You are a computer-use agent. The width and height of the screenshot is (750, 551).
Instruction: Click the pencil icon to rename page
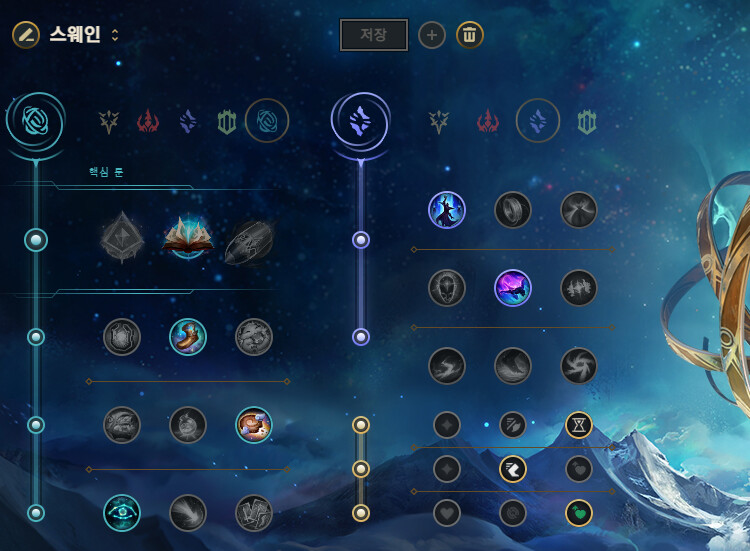tap(26, 35)
